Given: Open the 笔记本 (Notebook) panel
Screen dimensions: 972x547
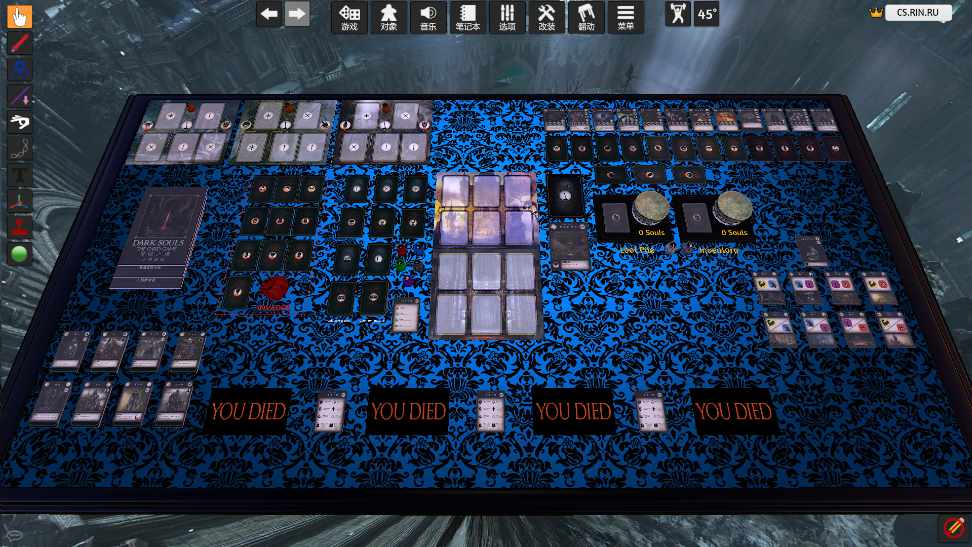Looking at the screenshot, I should [467, 16].
